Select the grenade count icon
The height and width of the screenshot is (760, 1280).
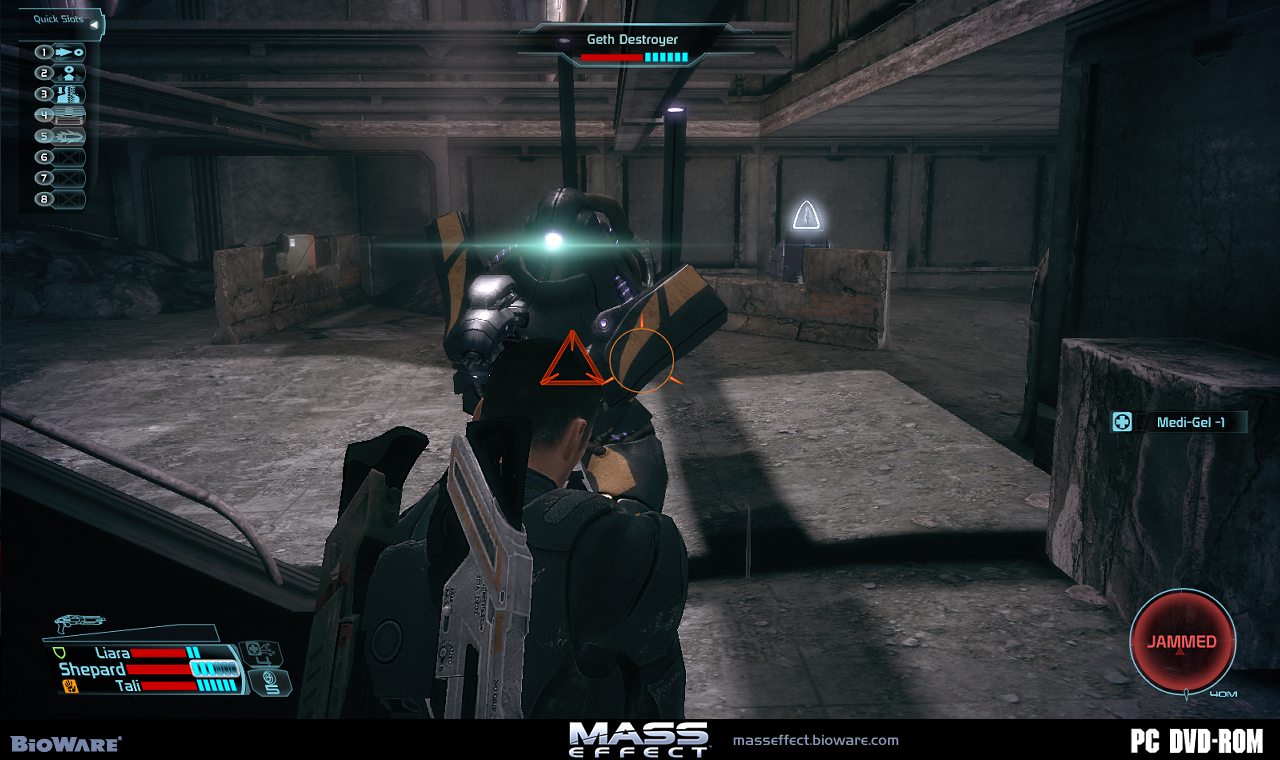(x=269, y=683)
